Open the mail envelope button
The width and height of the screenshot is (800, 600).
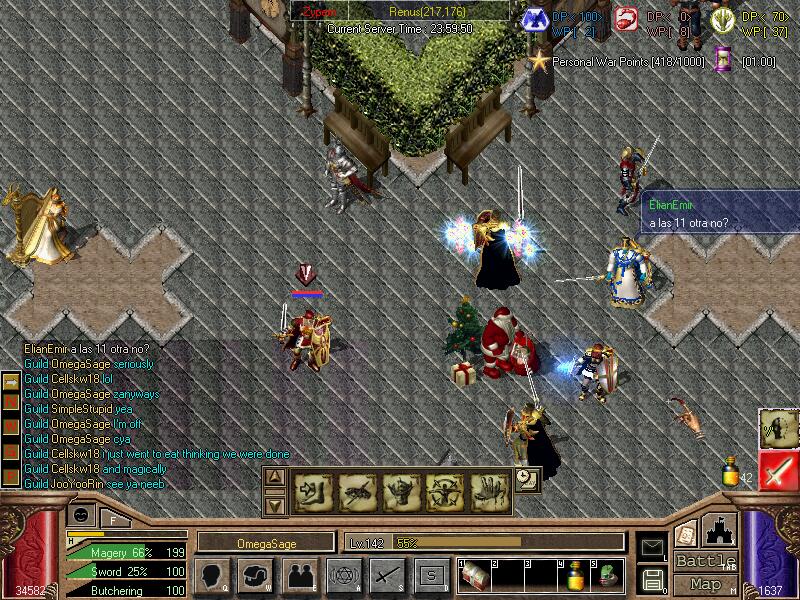[652, 546]
